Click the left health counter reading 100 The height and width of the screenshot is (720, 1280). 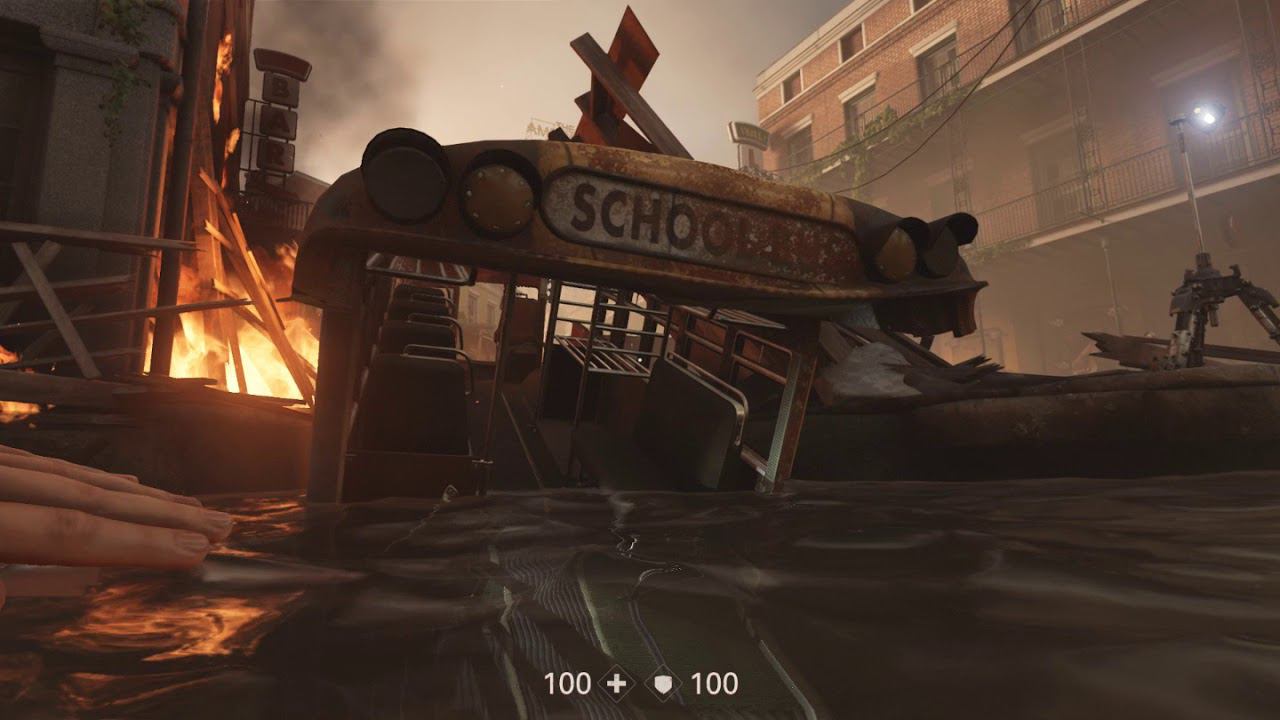click(568, 685)
